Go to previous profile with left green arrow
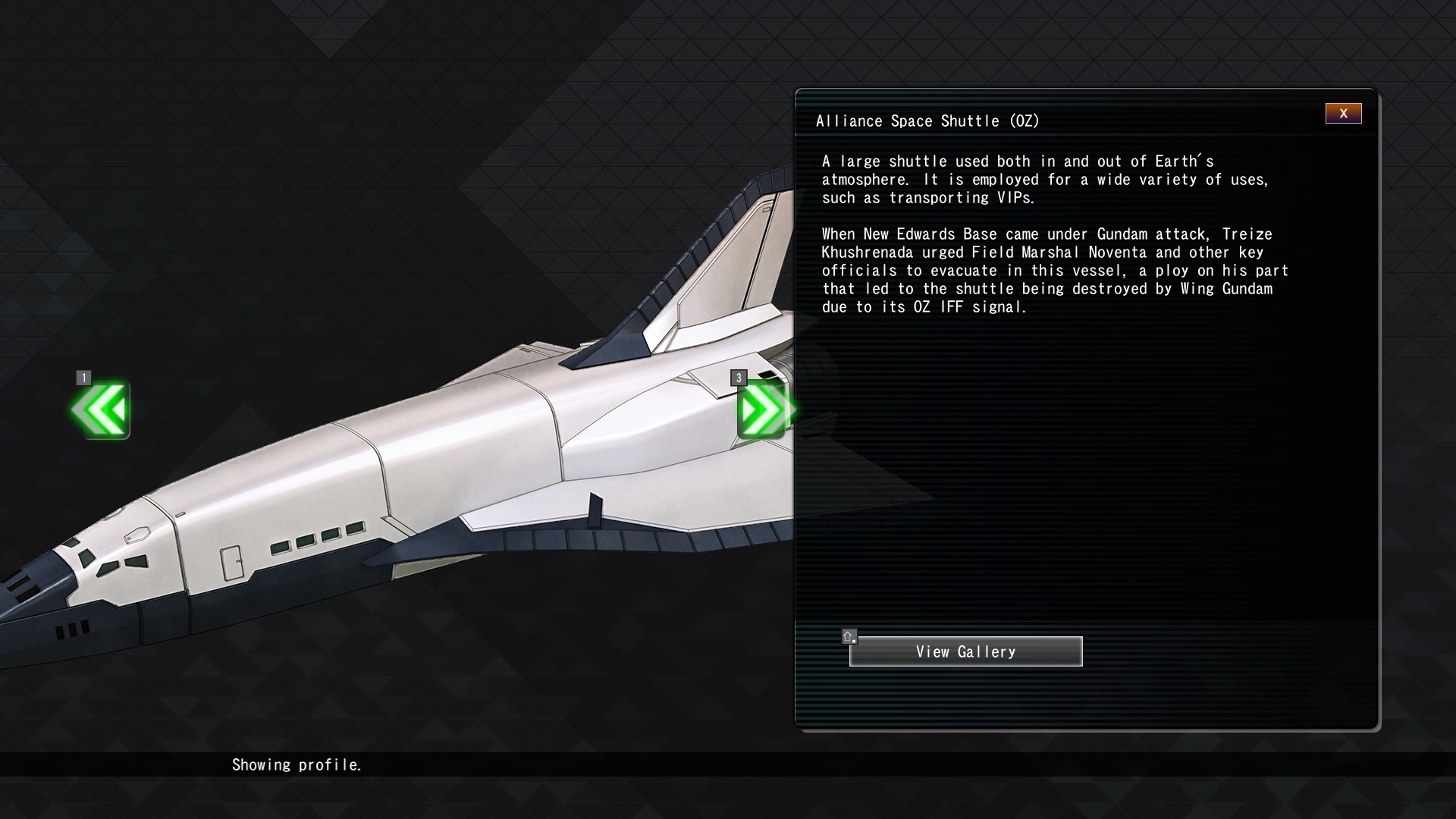This screenshot has height=819, width=1456. click(102, 409)
